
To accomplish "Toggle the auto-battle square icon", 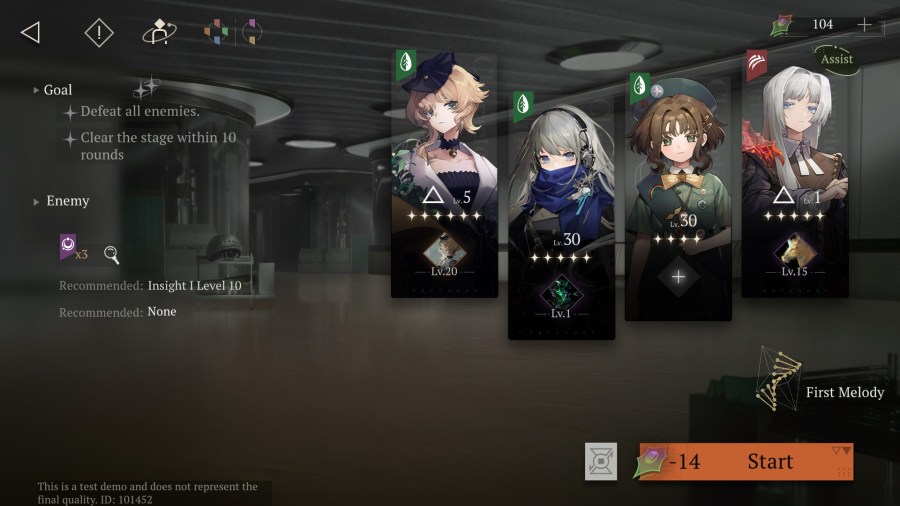I will tap(601, 461).
